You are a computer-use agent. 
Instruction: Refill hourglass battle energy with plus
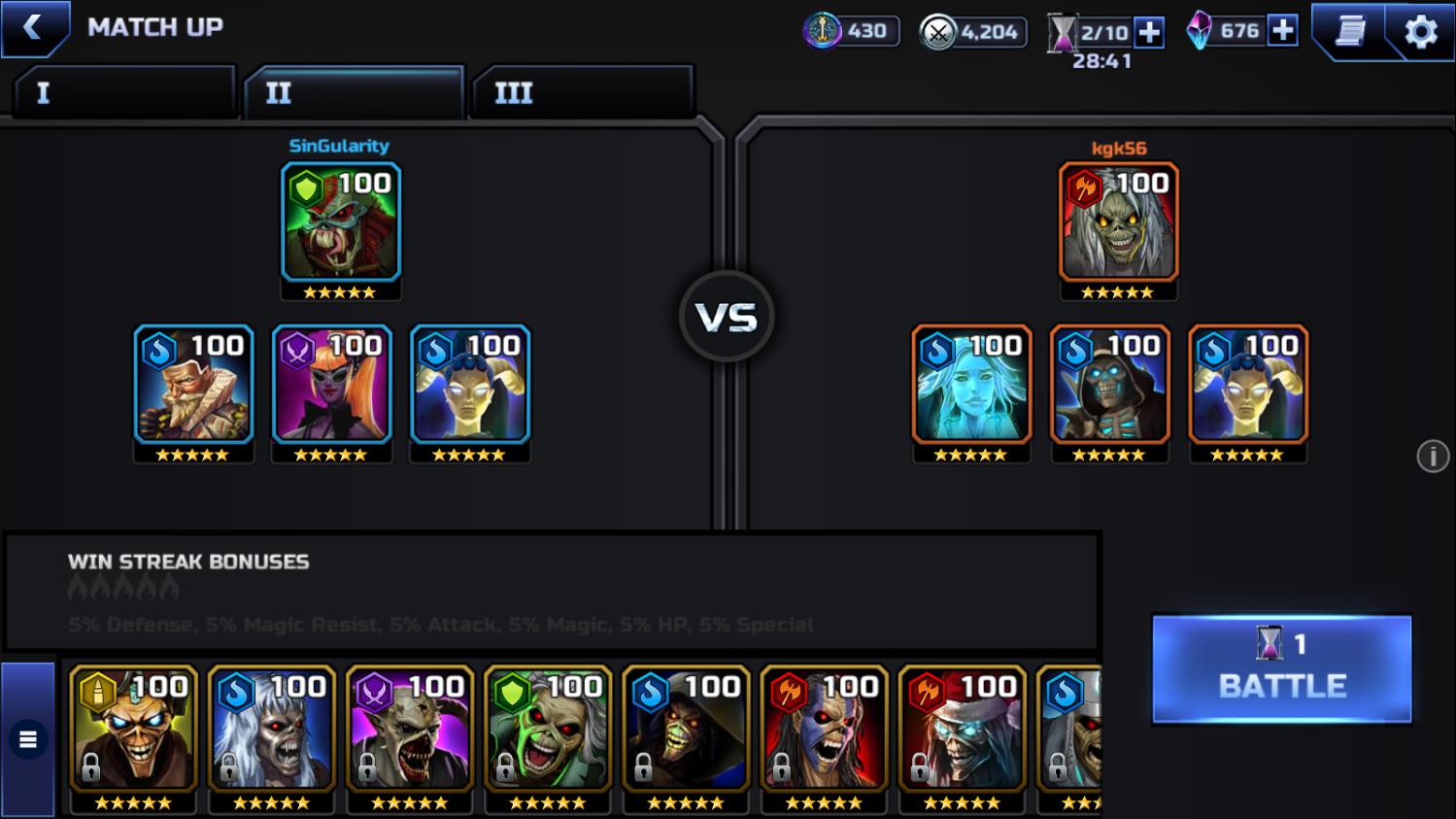coord(1149,32)
